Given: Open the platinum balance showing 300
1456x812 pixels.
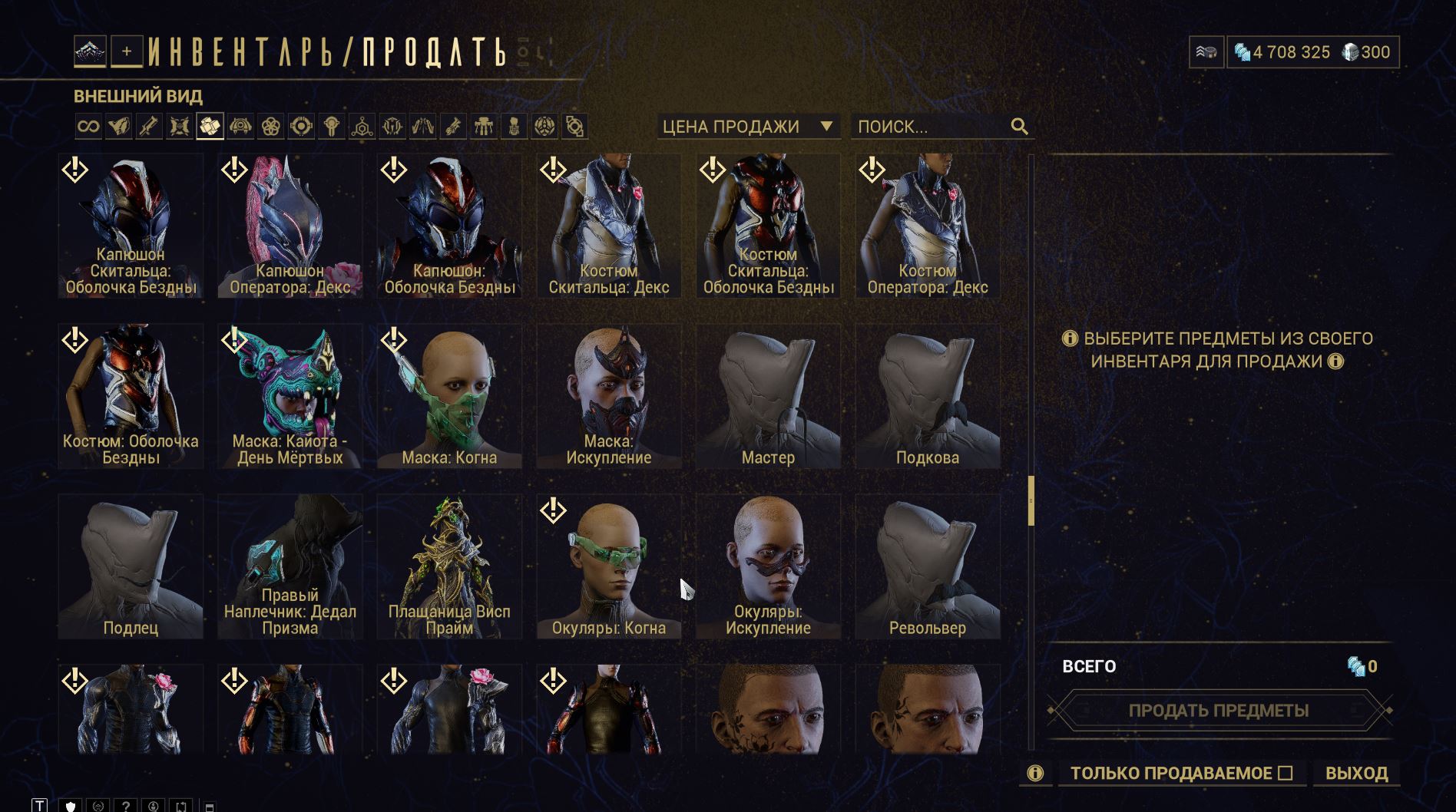Looking at the screenshot, I should click(x=1366, y=52).
